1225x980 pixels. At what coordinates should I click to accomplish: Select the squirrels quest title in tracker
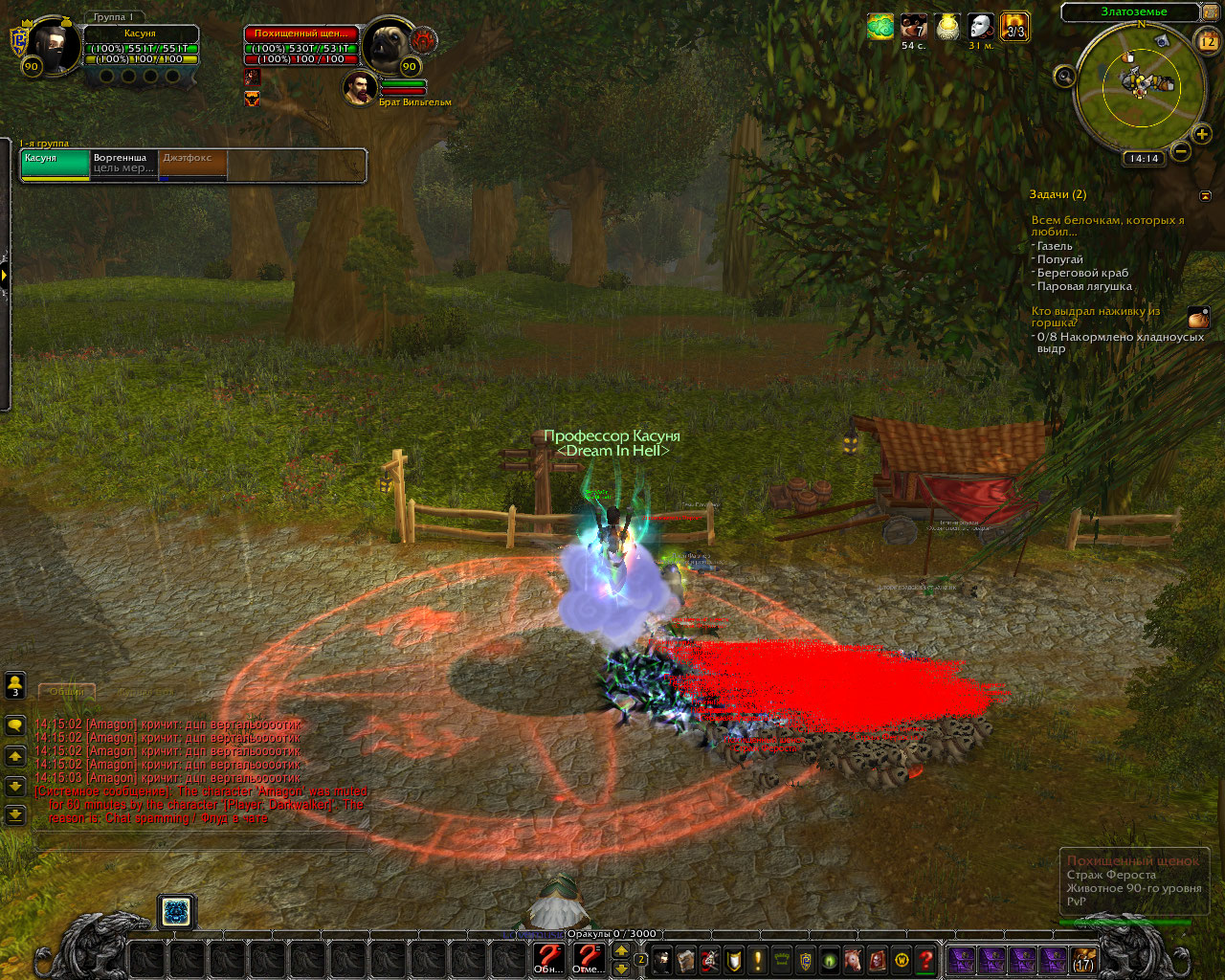[1106, 226]
